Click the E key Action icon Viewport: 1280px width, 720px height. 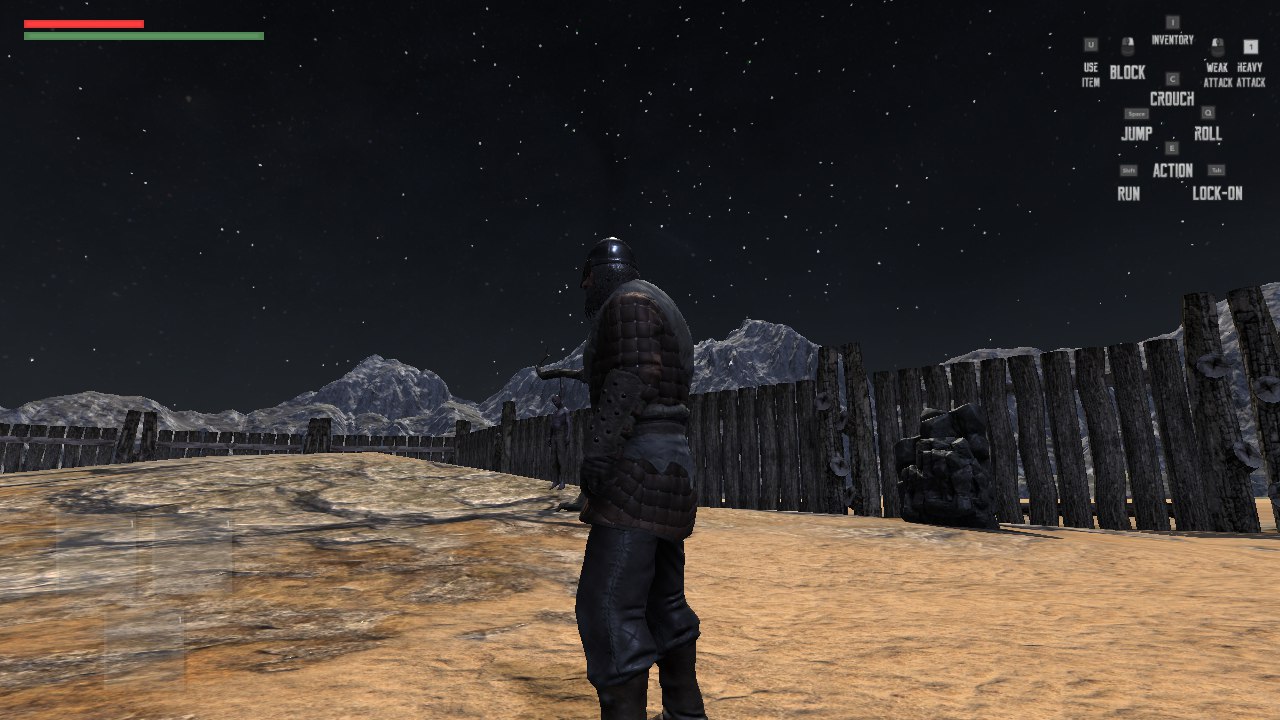click(1173, 147)
